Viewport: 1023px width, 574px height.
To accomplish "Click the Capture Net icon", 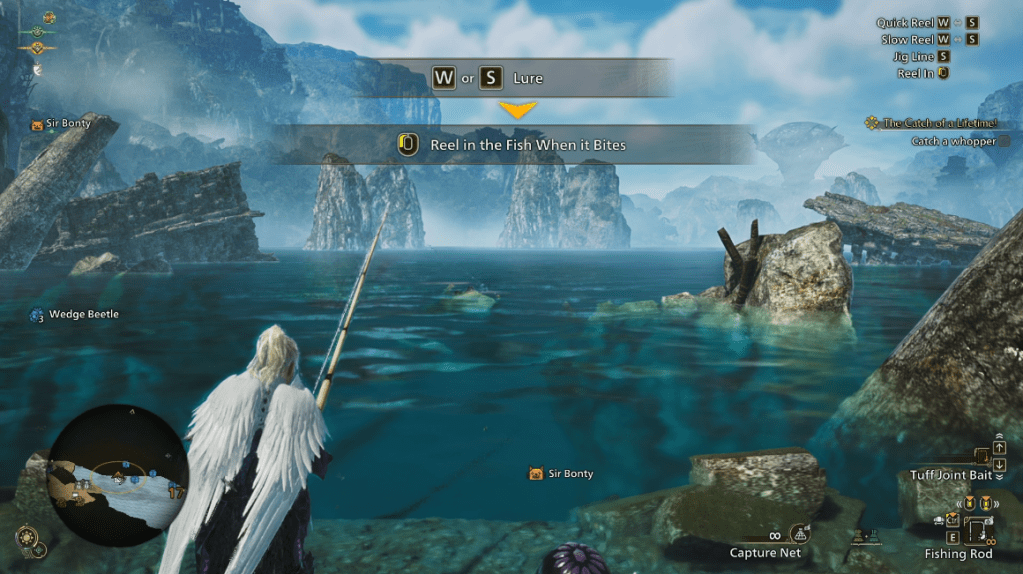I will coord(800,534).
